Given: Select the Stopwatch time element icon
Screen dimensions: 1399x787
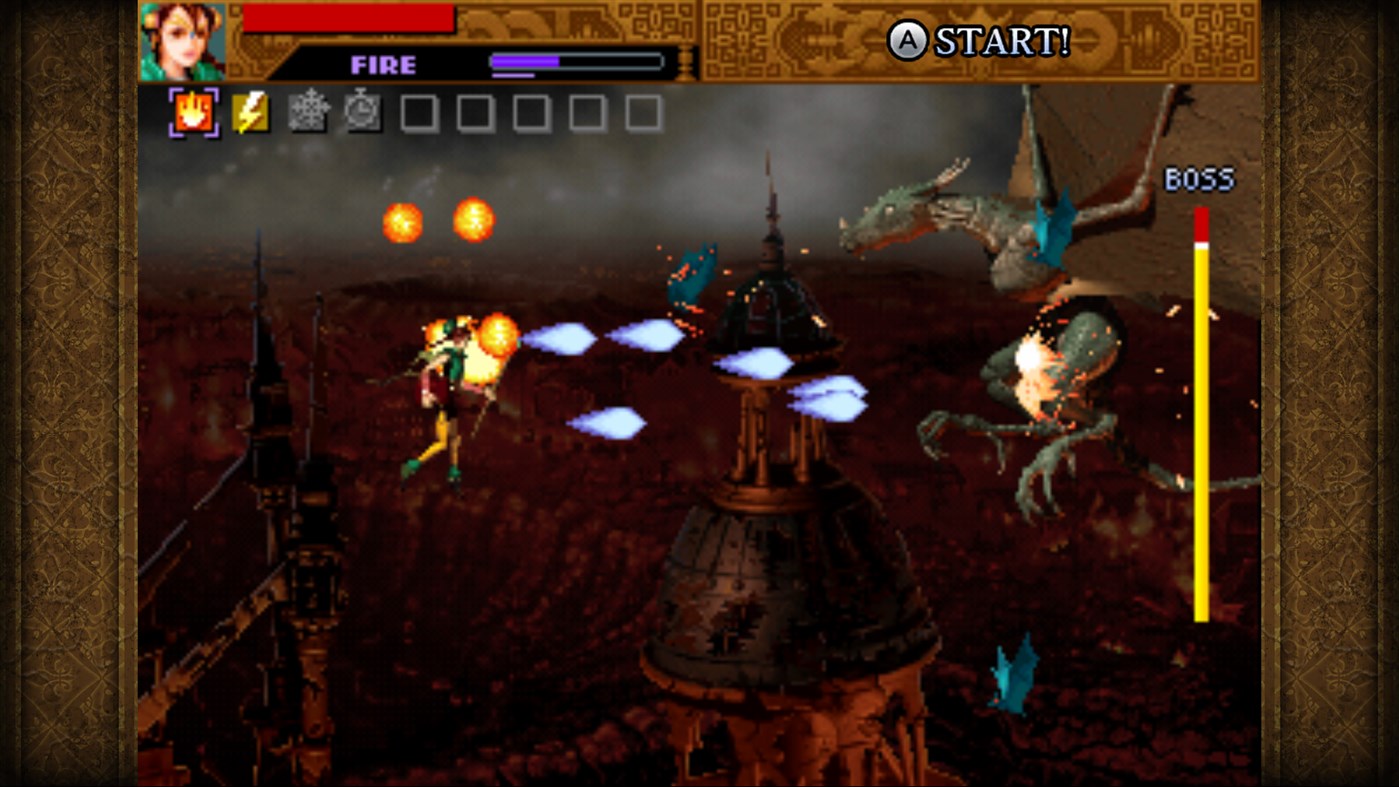Looking at the screenshot, I should pyautogui.click(x=362, y=110).
